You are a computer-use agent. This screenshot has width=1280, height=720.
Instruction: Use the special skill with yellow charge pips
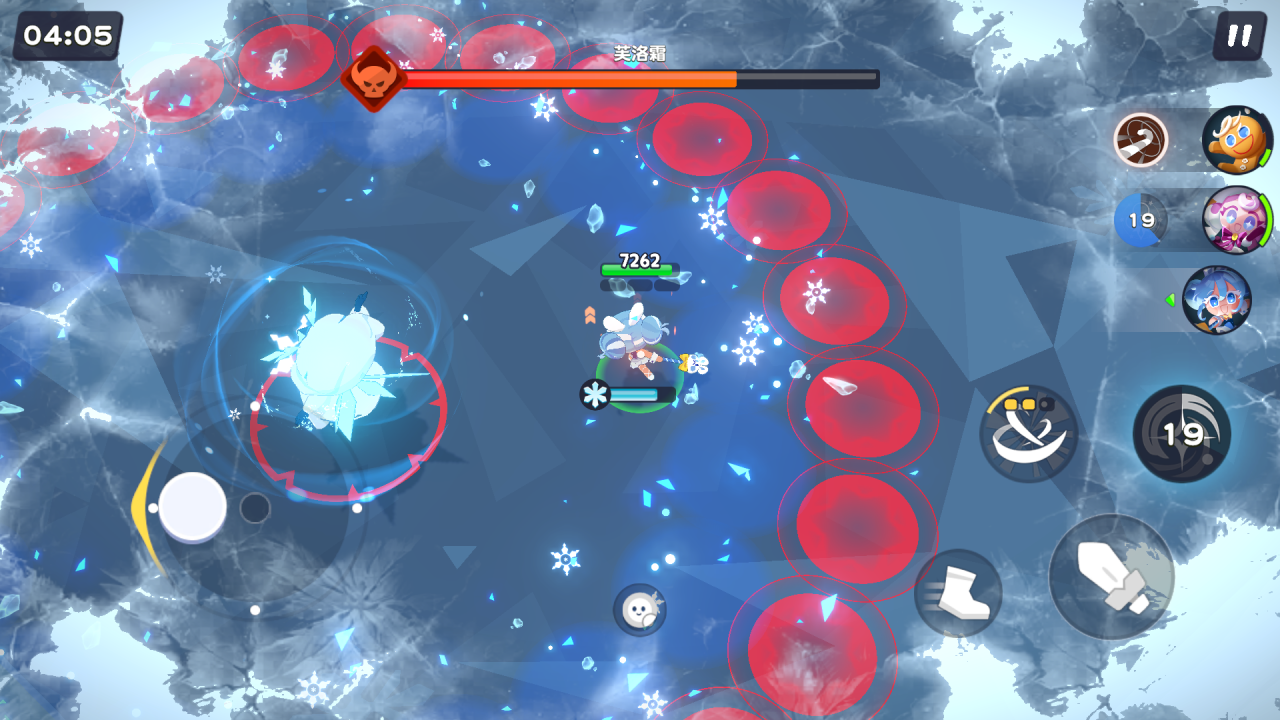click(1029, 434)
